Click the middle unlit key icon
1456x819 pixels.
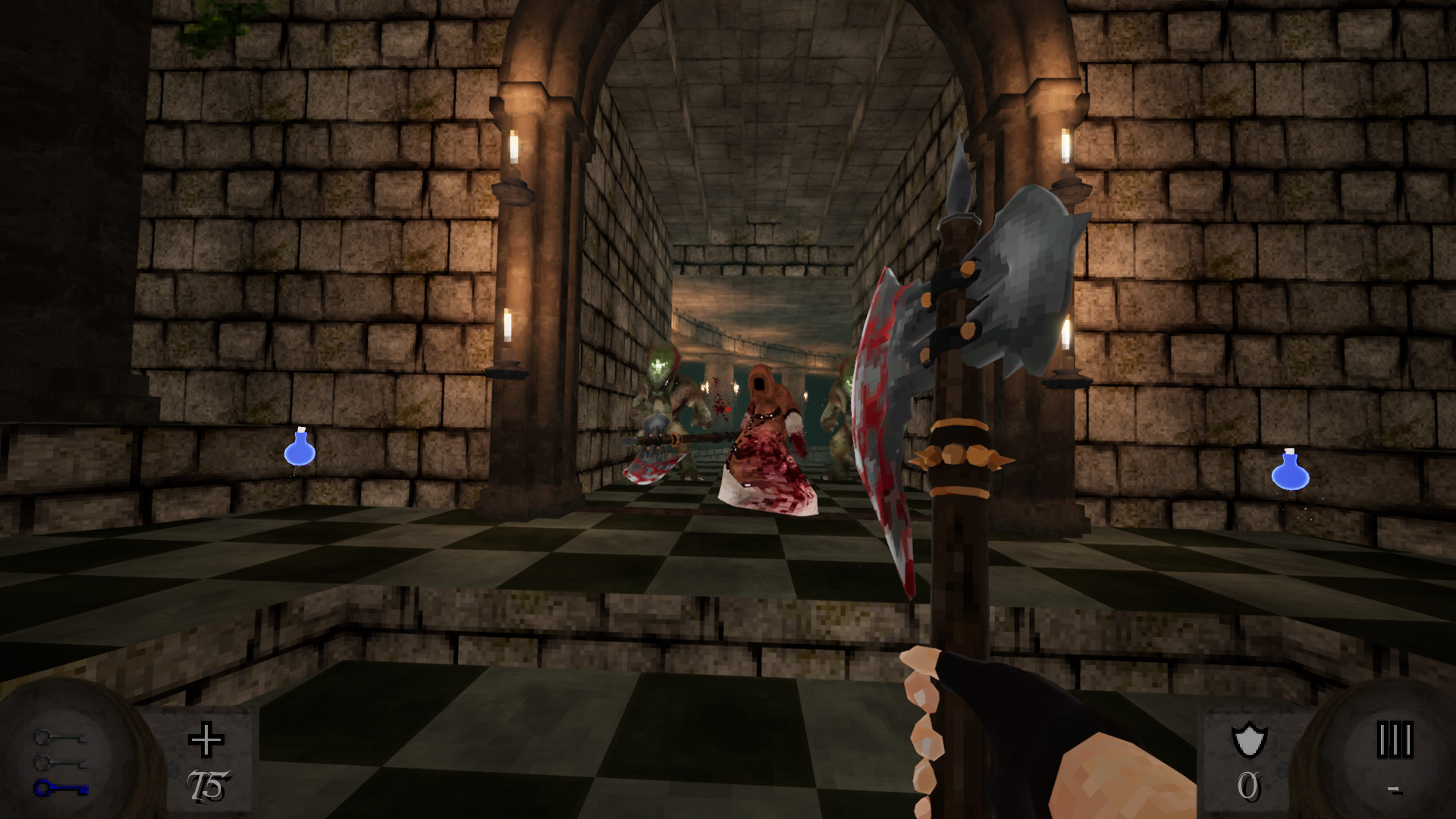pyautogui.click(x=61, y=763)
